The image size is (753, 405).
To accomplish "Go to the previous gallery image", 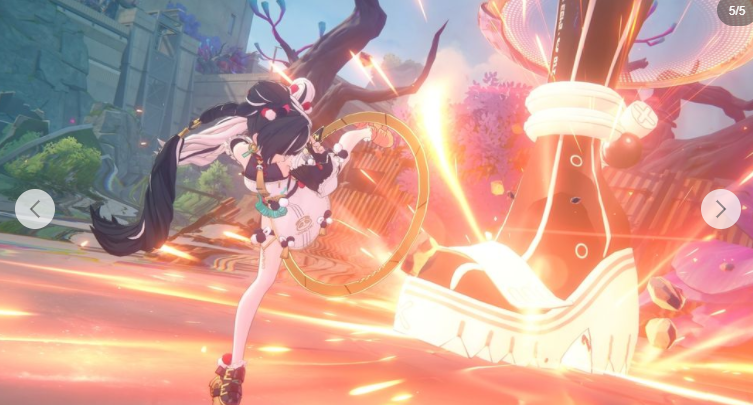I will click(x=35, y=209).
